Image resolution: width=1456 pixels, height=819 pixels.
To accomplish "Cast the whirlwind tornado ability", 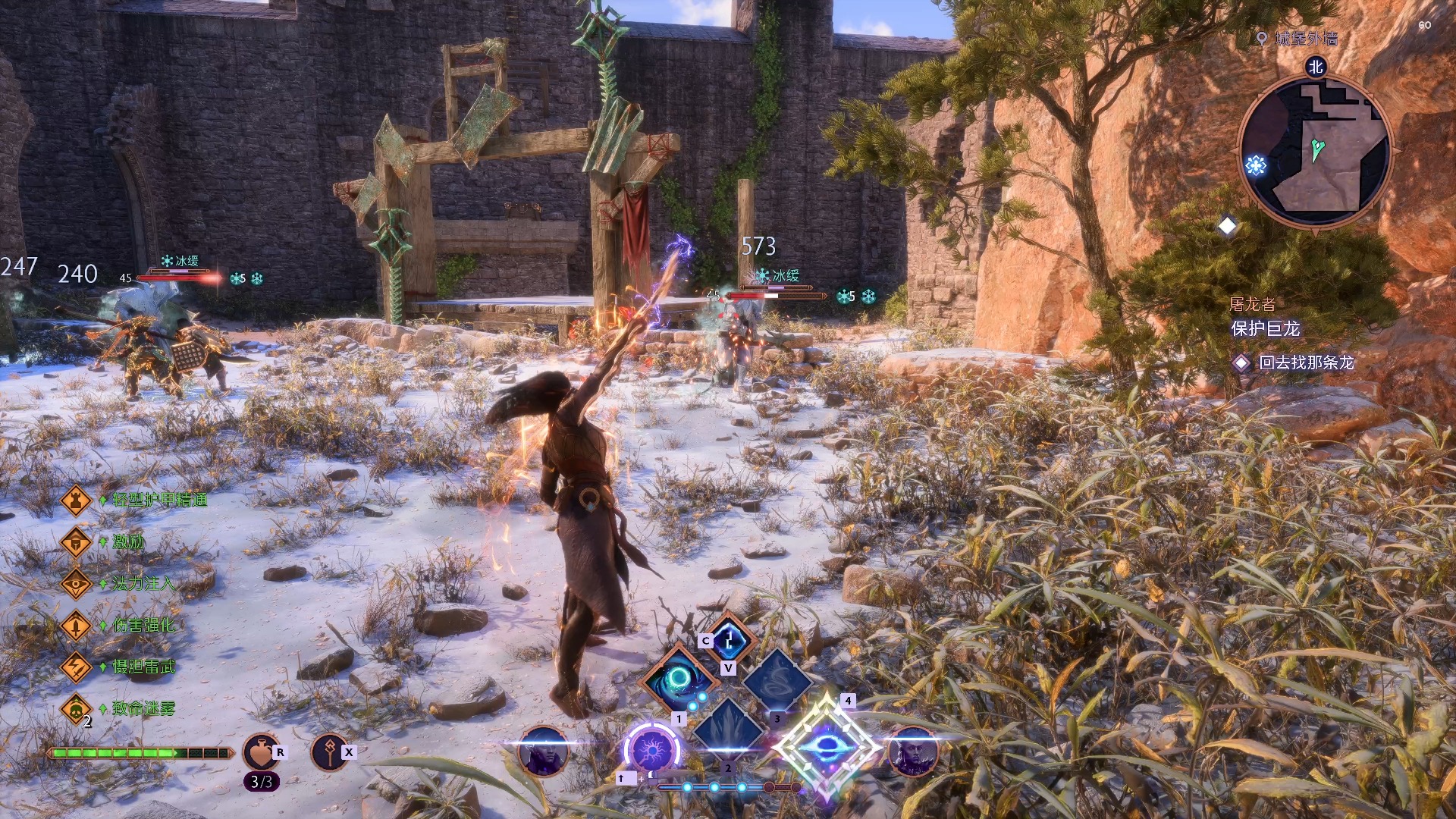I will coord(777,679).
